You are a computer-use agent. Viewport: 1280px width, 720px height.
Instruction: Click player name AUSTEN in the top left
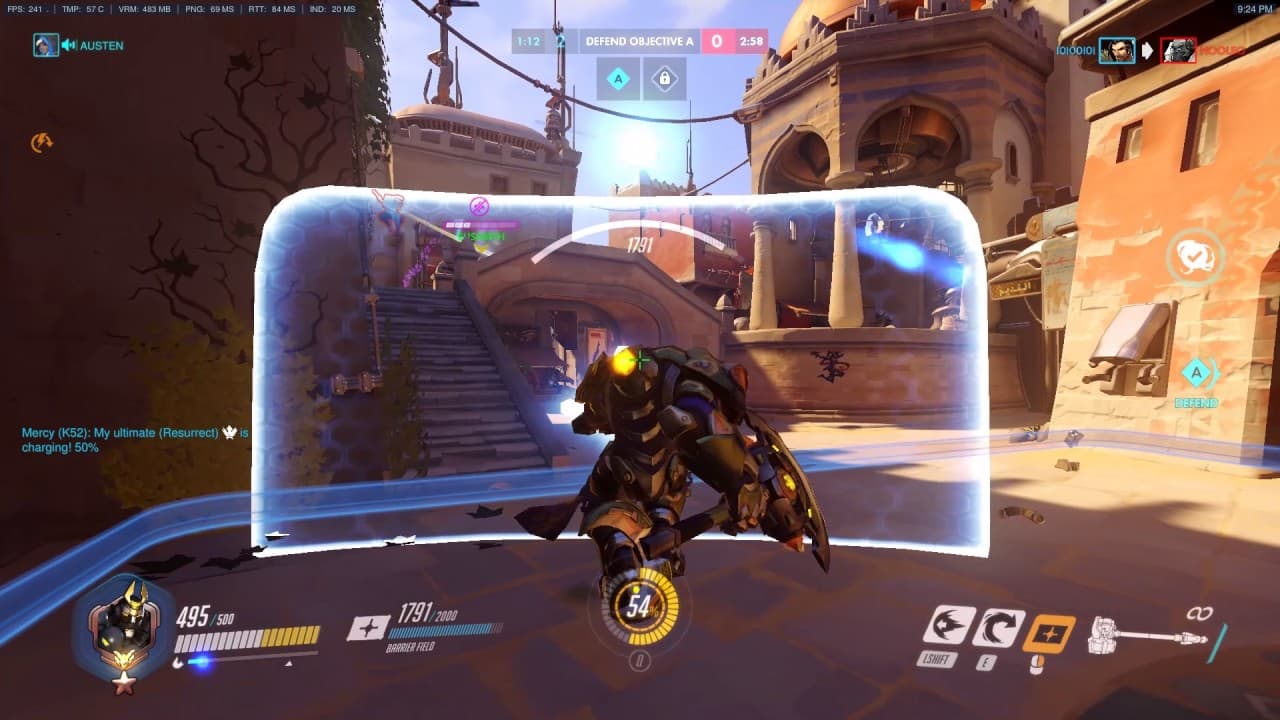point(104,46)
